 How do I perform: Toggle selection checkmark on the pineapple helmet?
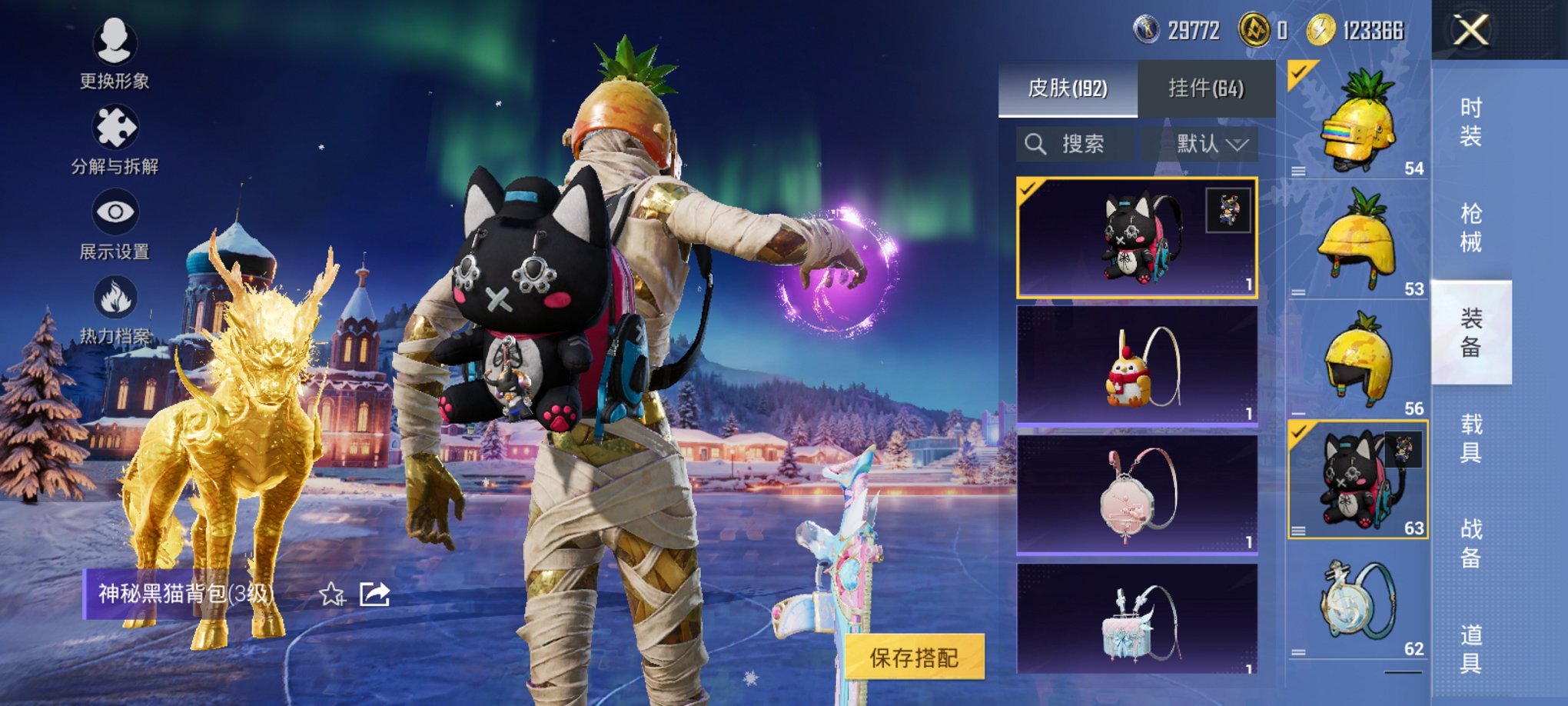point(1298,73)
